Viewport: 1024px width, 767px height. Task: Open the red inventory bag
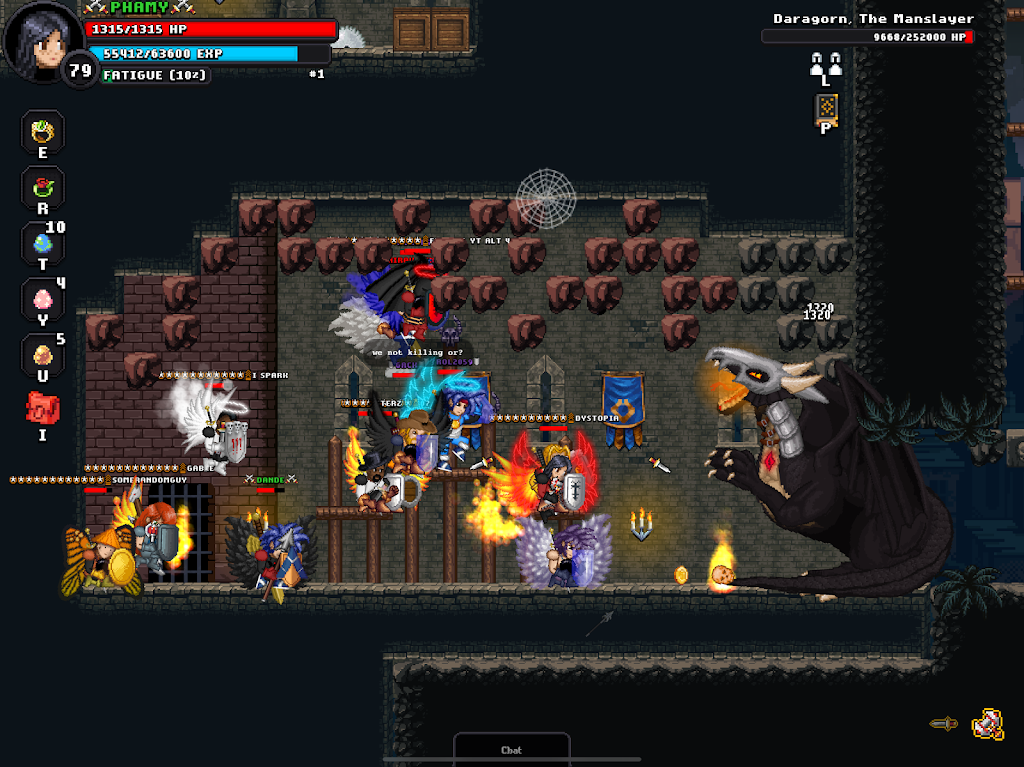tap(43, 408)
